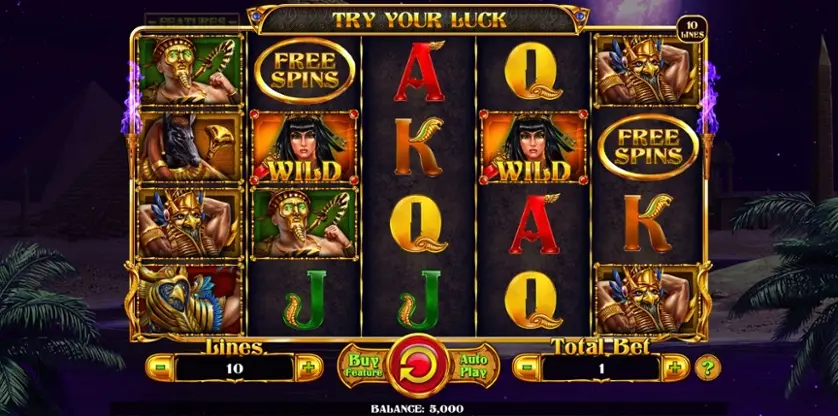838x416 pixels.
Task: Decrease the number of Lines
Action: pyautogui.click(x=159, y=367)
